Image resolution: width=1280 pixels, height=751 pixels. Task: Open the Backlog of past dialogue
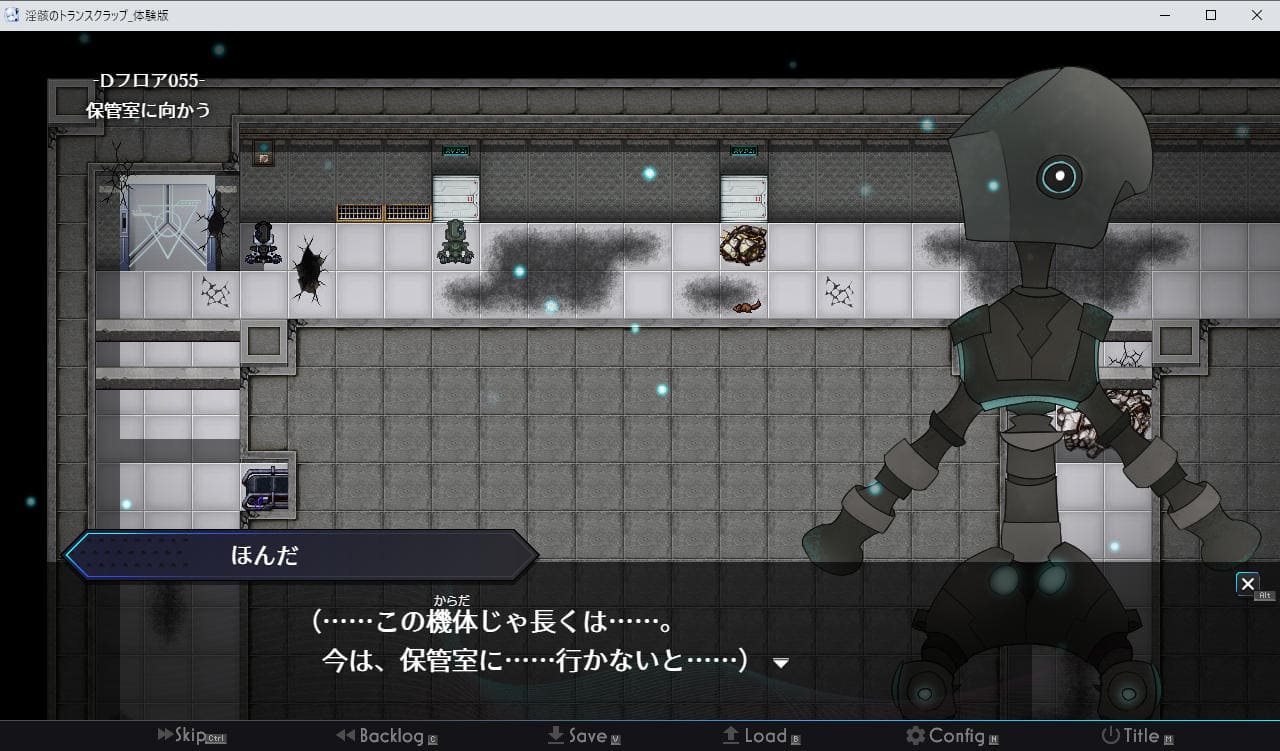(x=386, y=736)
